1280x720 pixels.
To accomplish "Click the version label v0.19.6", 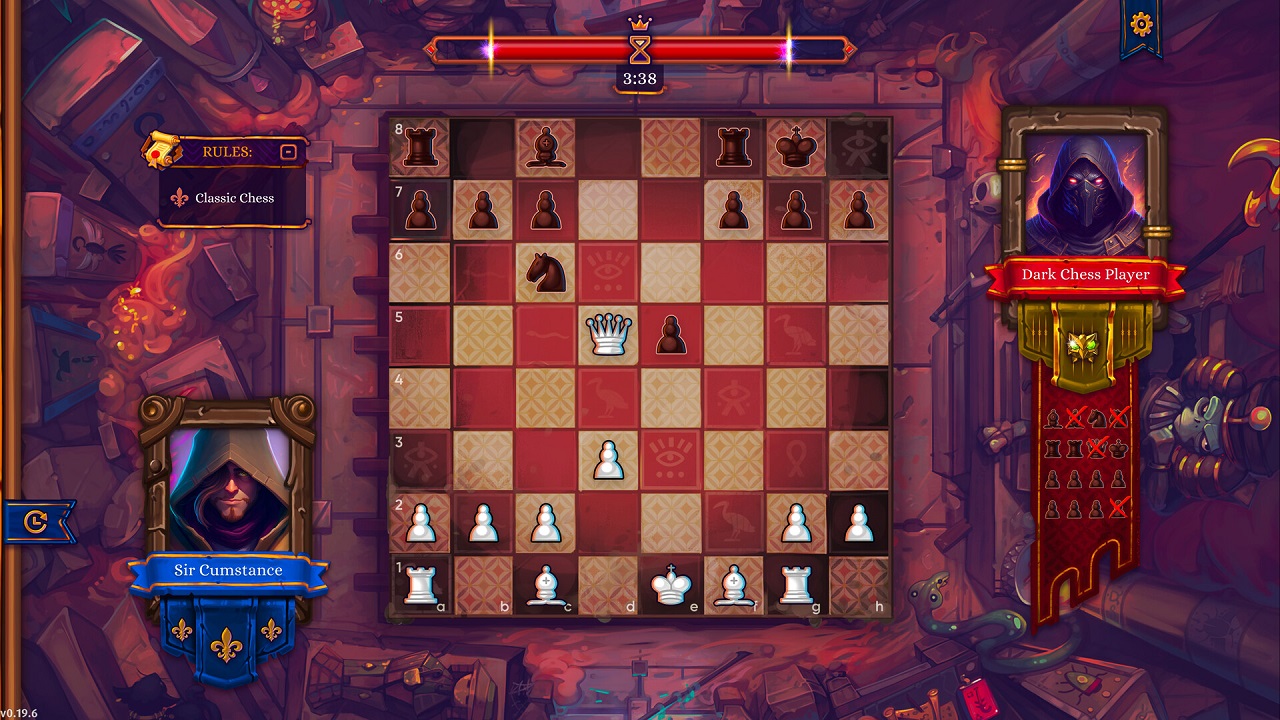I will click(20, 713).
